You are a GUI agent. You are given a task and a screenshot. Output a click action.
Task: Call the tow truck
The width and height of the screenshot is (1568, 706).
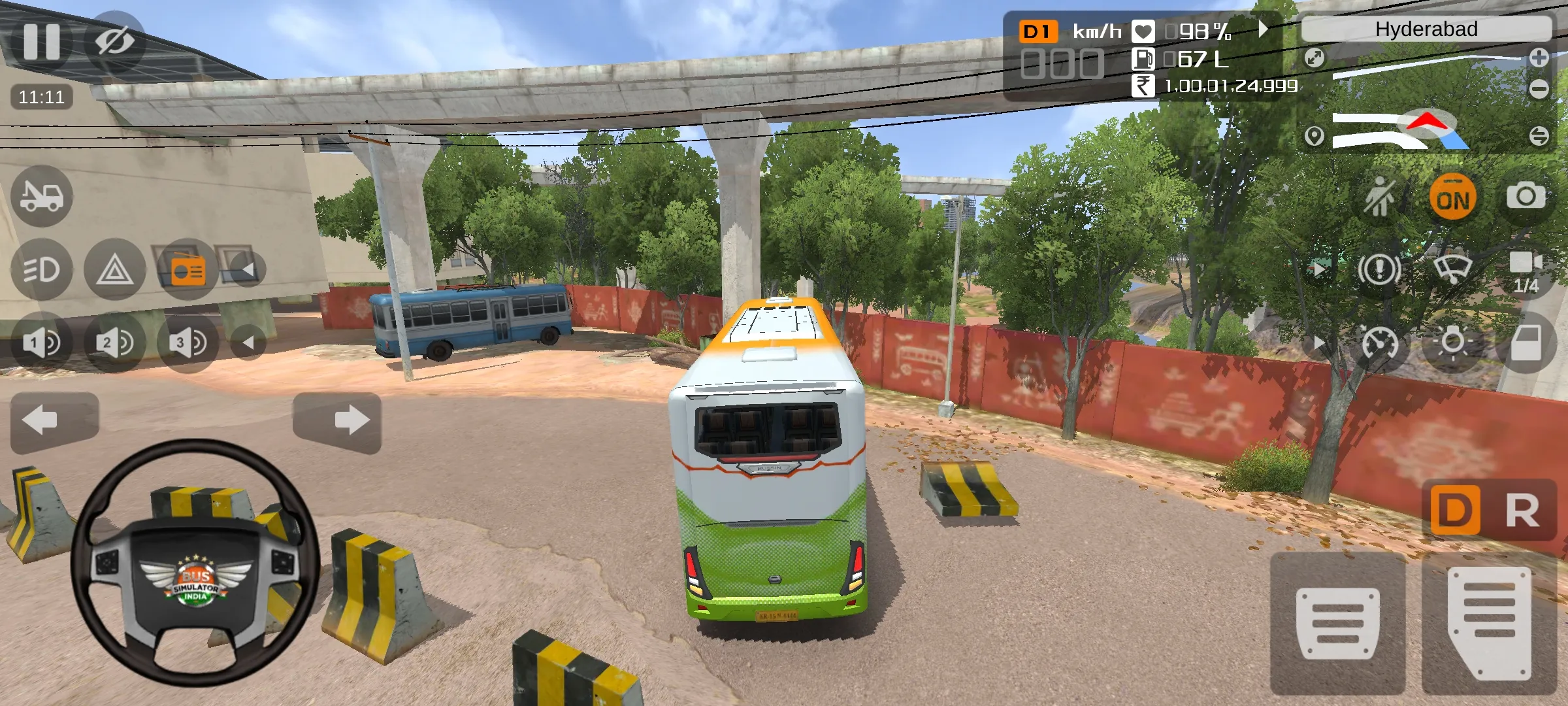42,196
